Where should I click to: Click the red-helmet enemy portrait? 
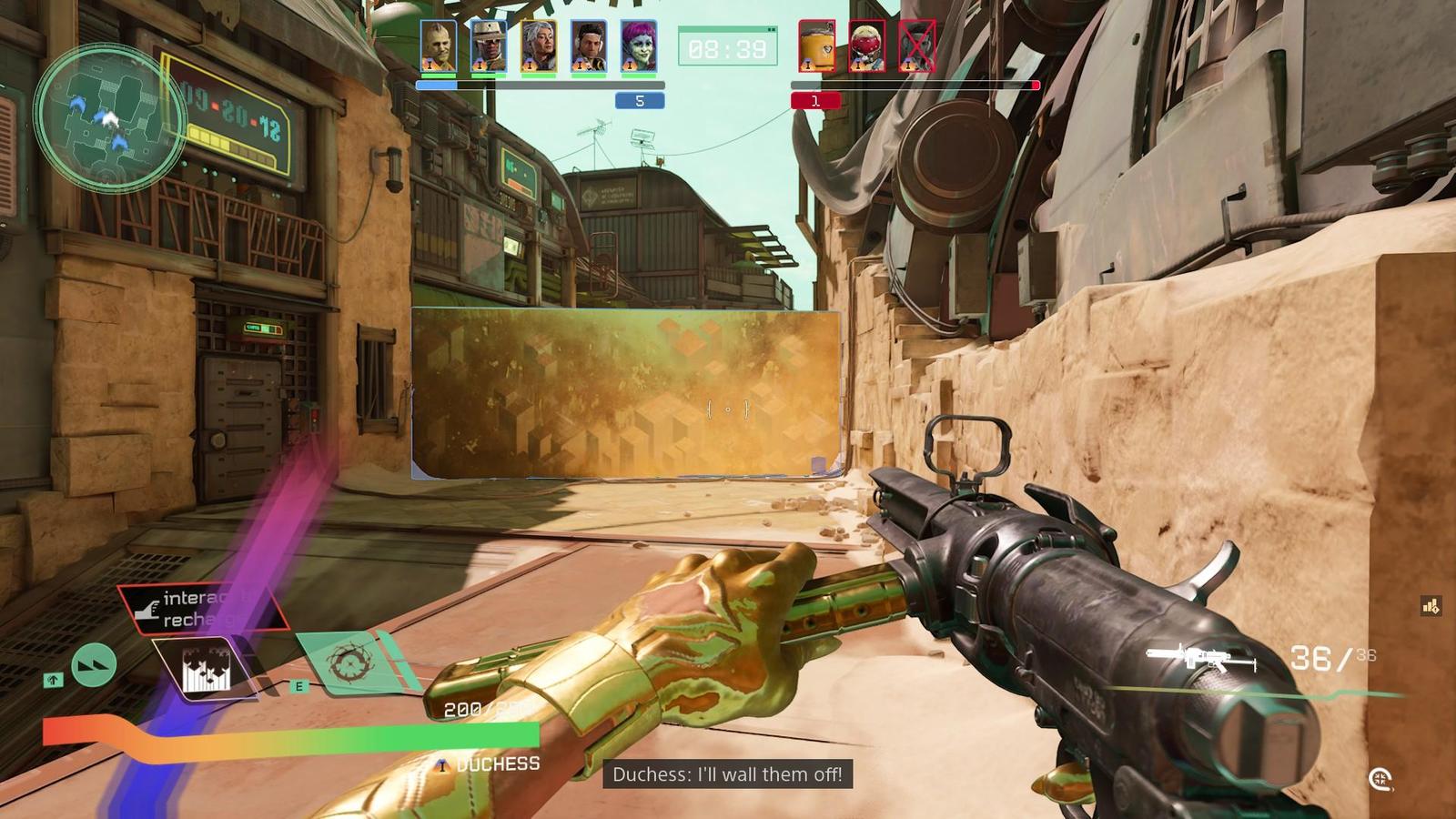pyautogui.click(x=866, y=45)
